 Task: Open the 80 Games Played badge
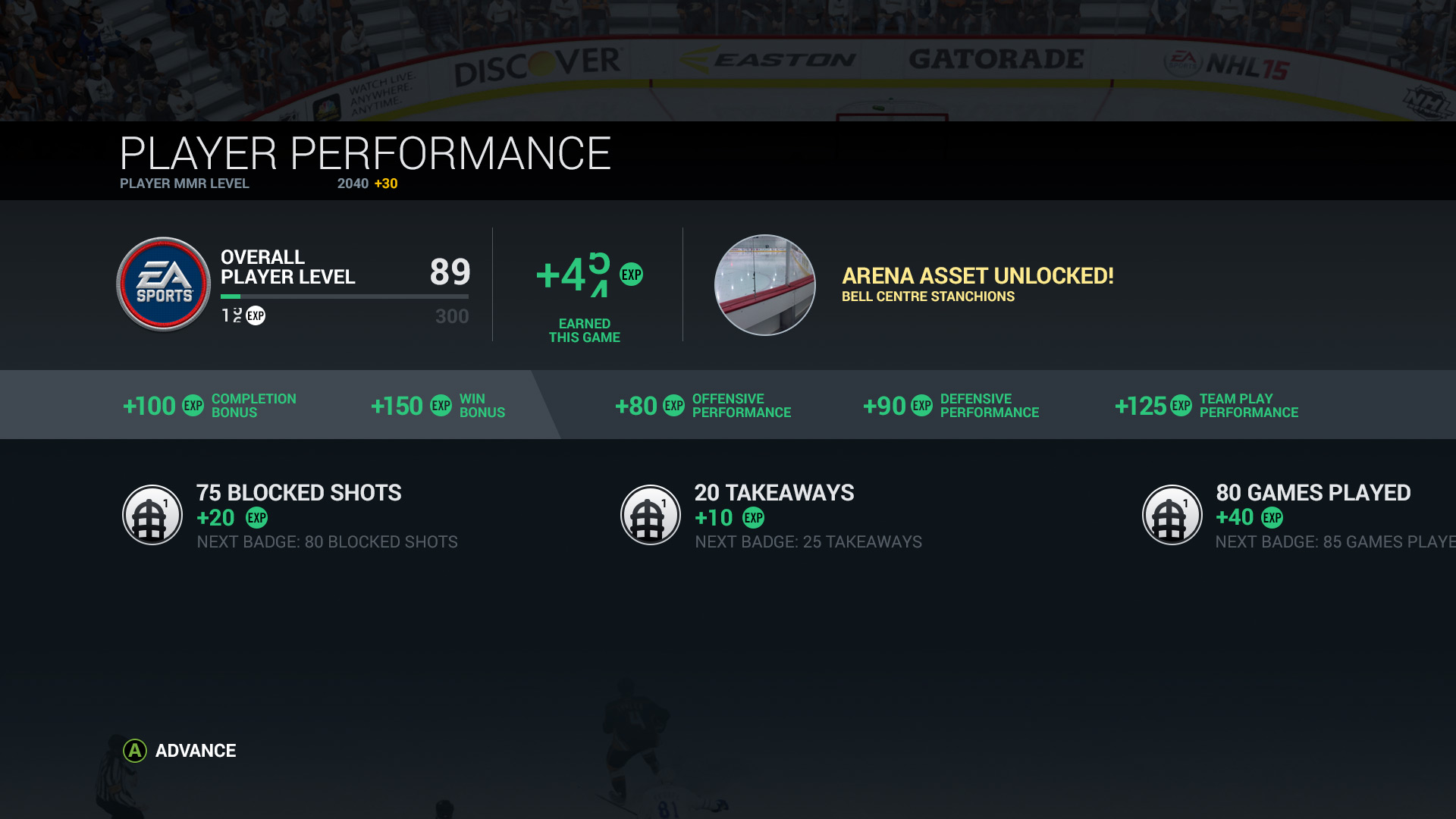(x=1172, y=515)
